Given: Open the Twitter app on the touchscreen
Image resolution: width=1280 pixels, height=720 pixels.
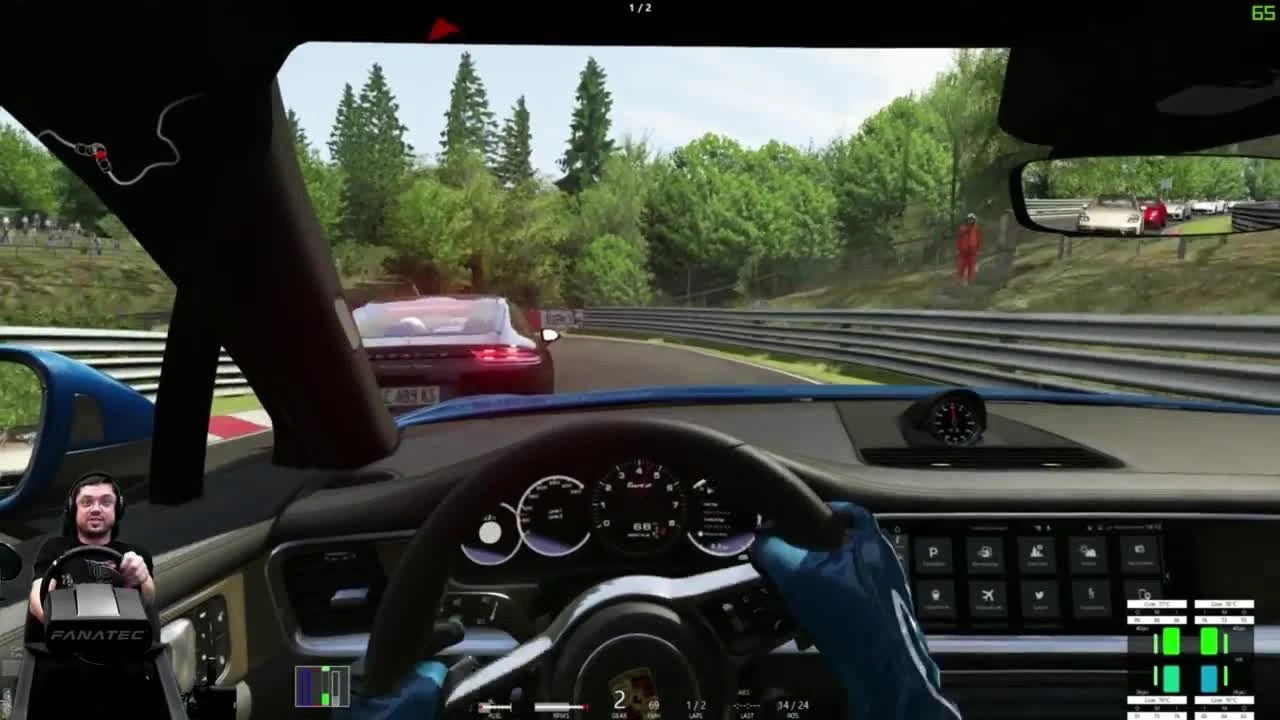Looking at the screenshot, I should coord(1040,596).
